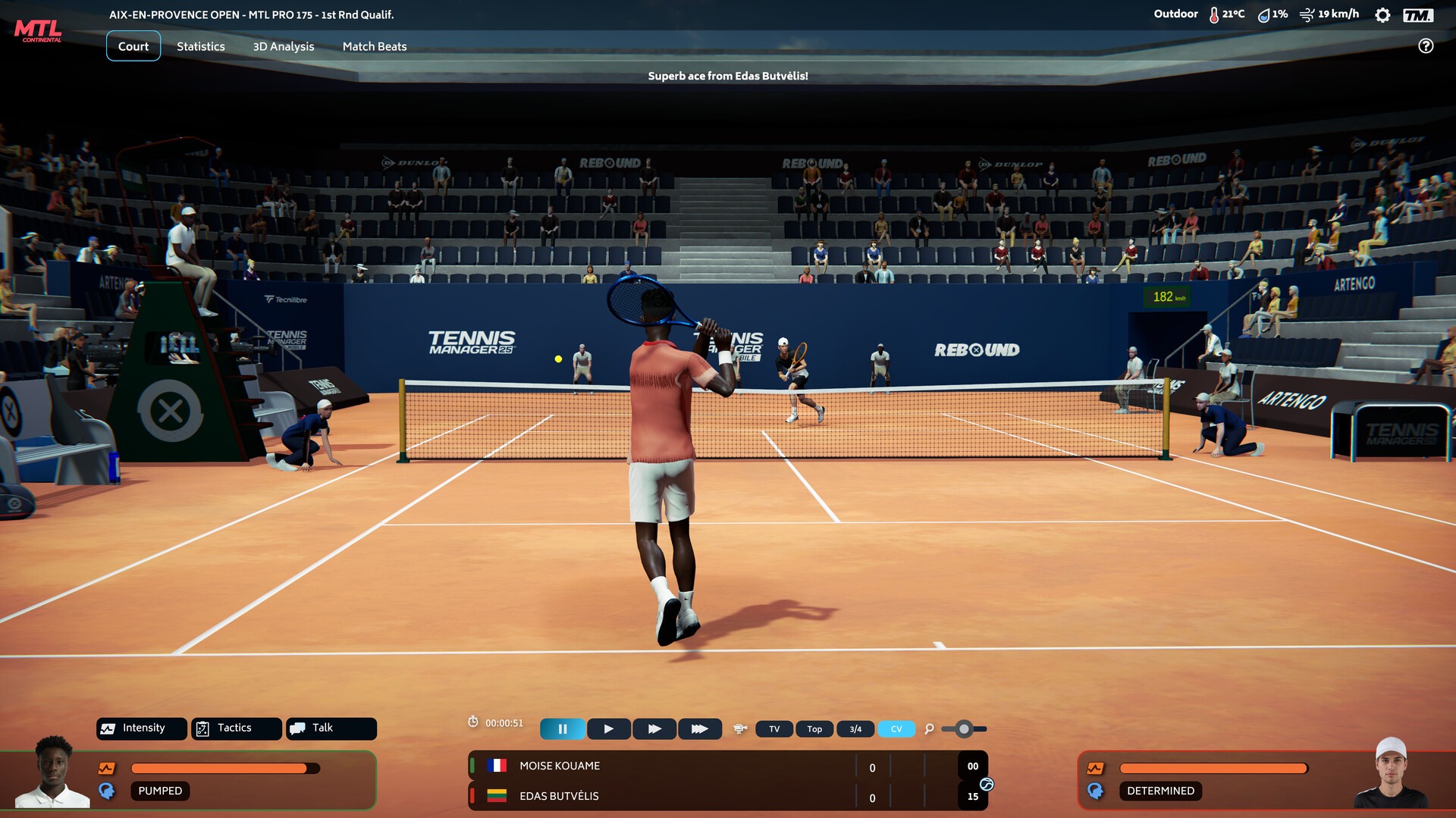This screenshot has height=818, width=1456.
Task: Open the 3D Analysis tab
Action: click(x=283, y=46)
